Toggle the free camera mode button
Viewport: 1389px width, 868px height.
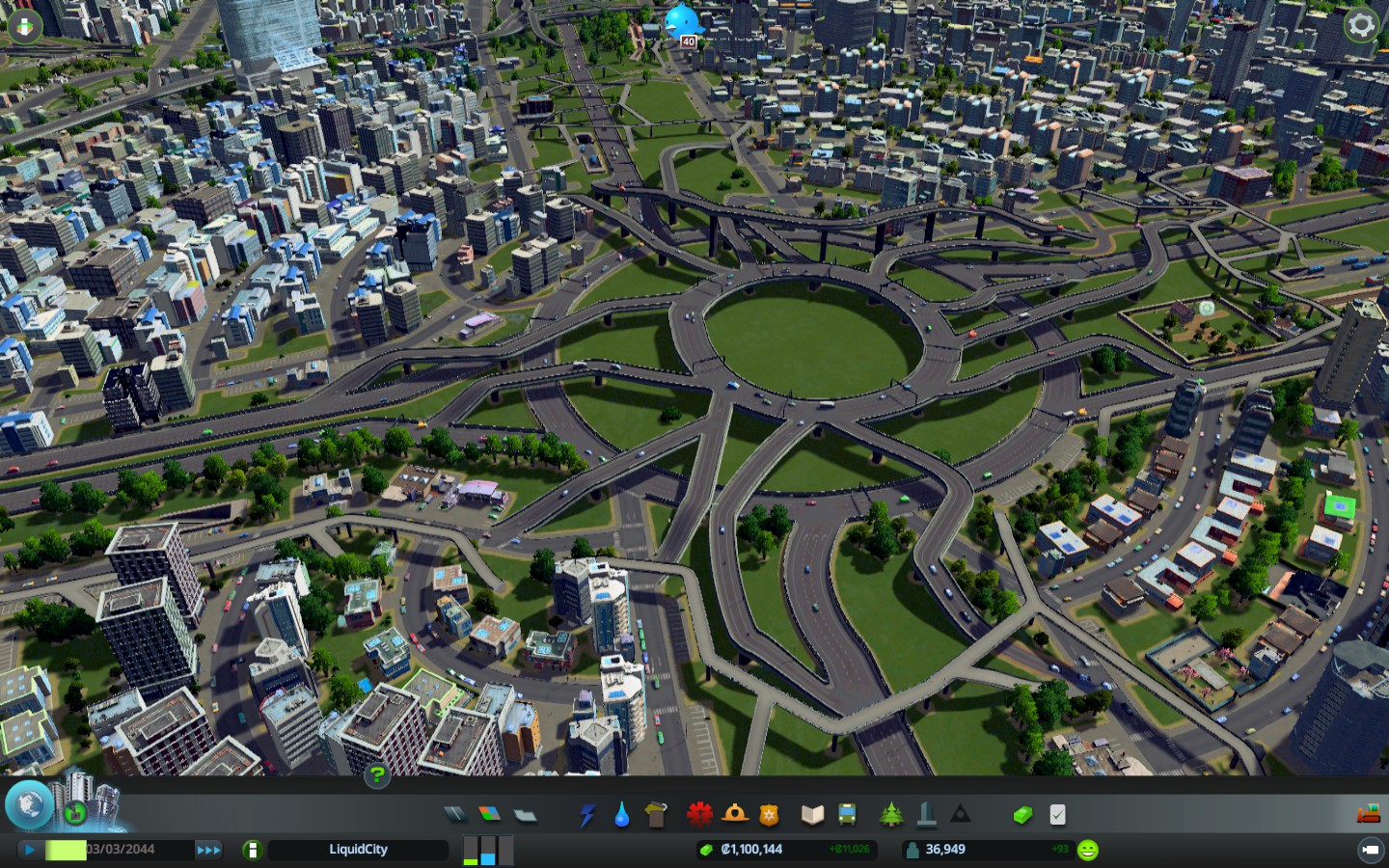coord(1370,850)
